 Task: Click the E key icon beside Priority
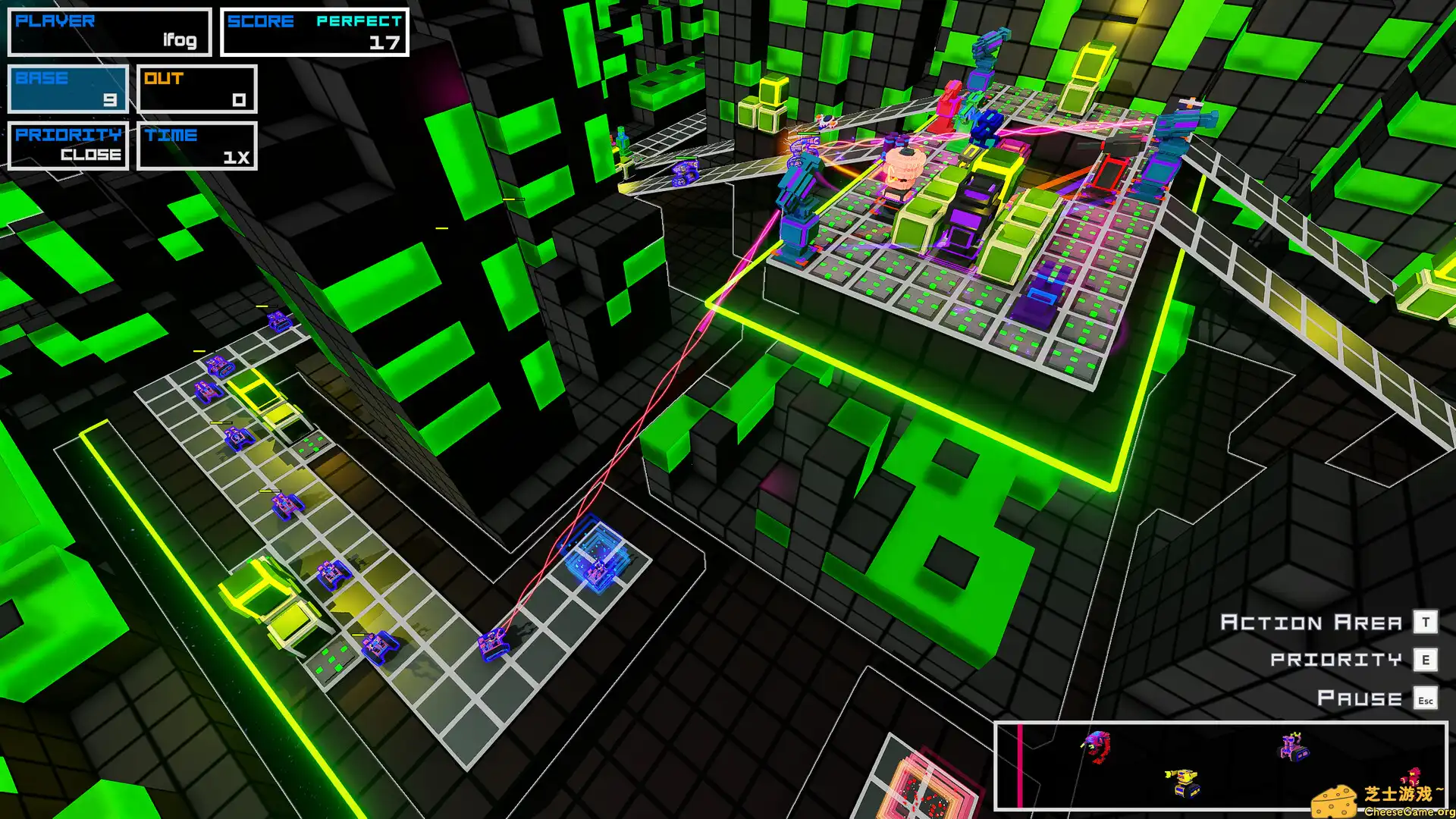tap(1425, 659)
